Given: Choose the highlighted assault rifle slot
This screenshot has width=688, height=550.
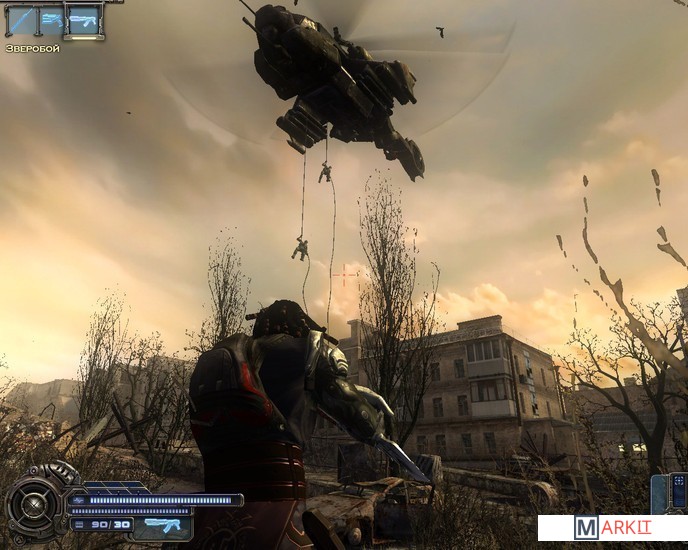Looking at the screenshot, I should click(x=84, y=20).
